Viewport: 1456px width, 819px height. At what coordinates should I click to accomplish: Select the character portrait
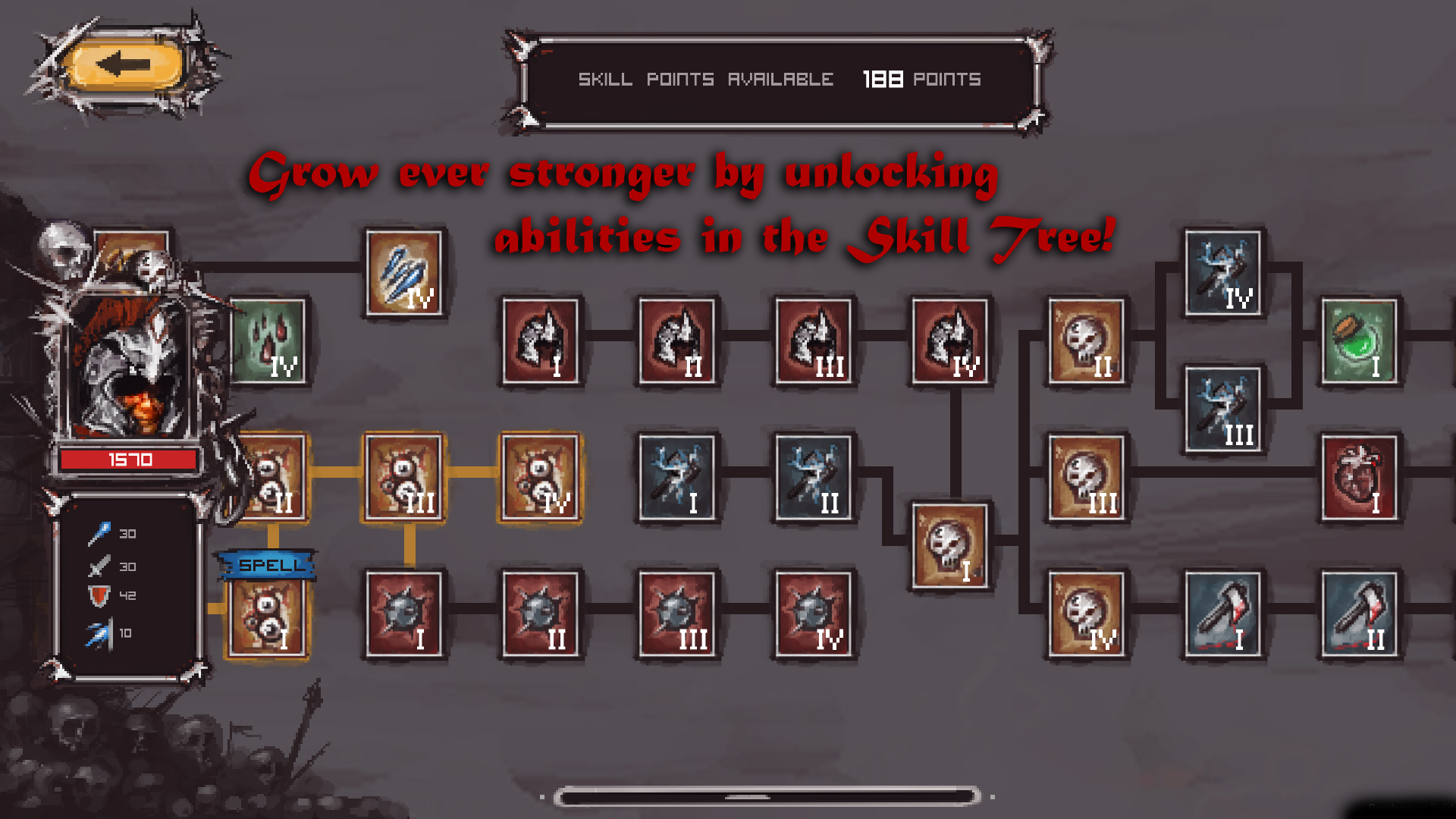(x=136, y=341)
